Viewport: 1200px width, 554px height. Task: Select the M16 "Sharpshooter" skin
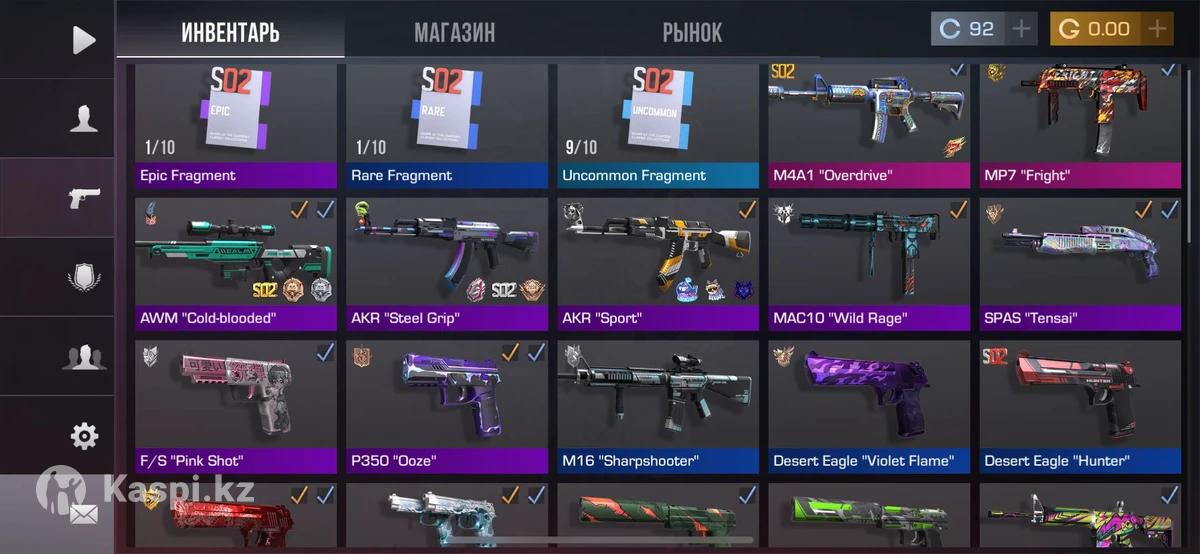[x=658, y=406]
